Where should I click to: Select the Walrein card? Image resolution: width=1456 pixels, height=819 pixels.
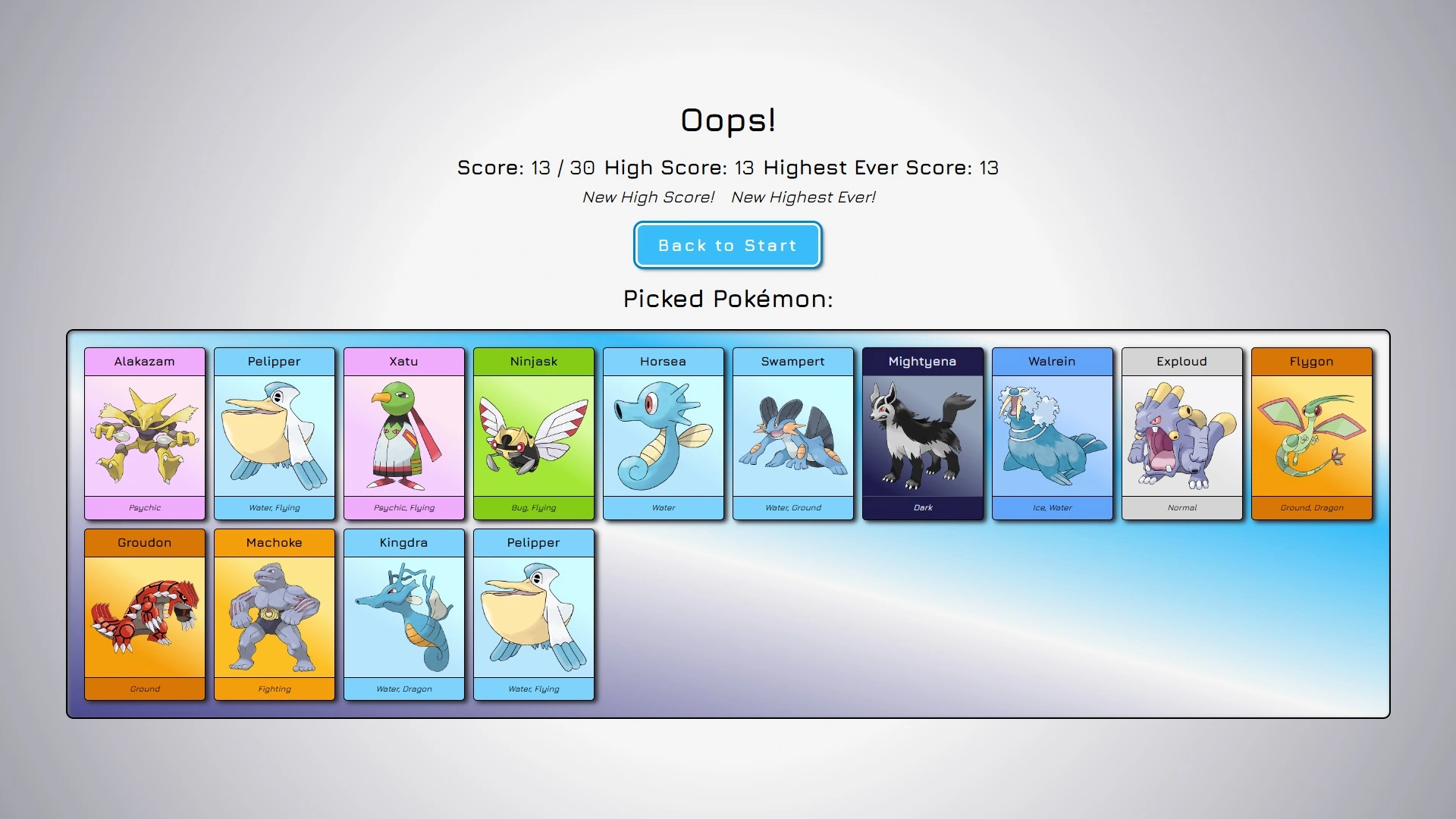point(1053,434)
